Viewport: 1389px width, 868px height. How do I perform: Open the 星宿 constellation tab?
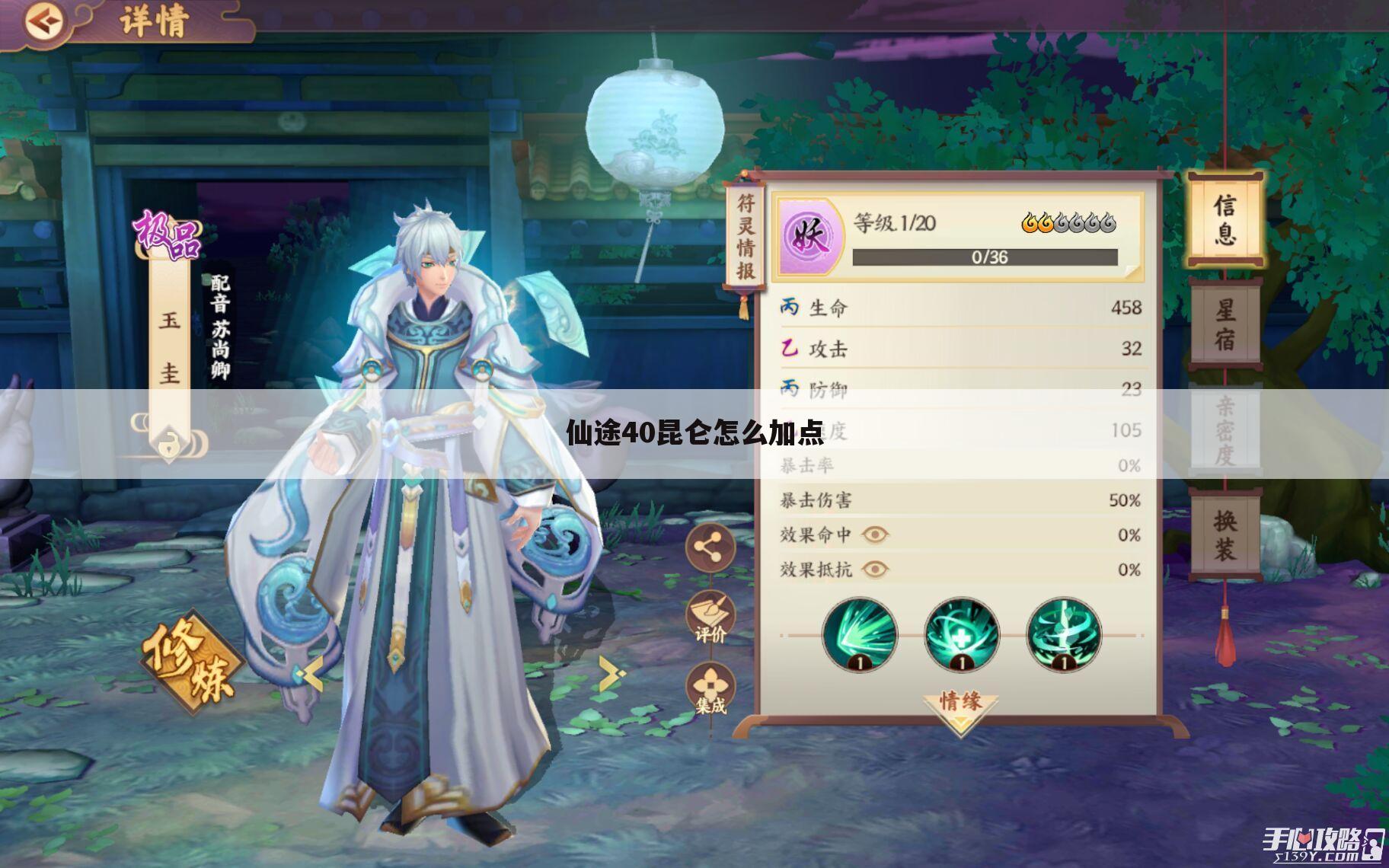[1224, 324]
